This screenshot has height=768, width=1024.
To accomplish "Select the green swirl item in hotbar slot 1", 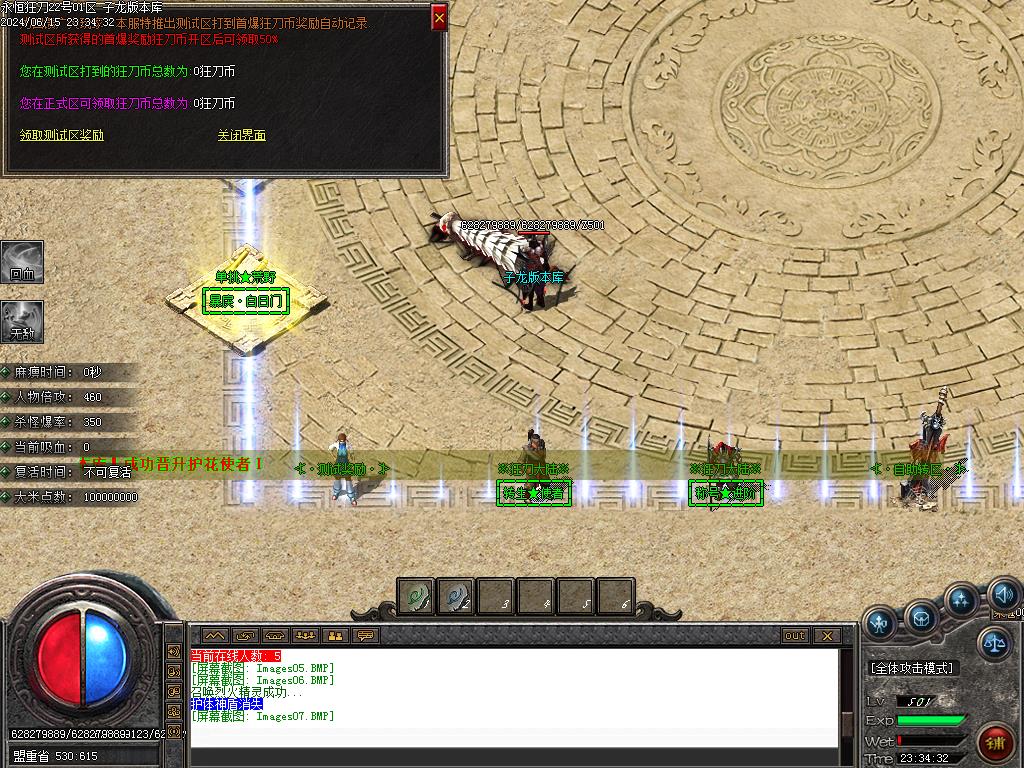I will 416,597.
